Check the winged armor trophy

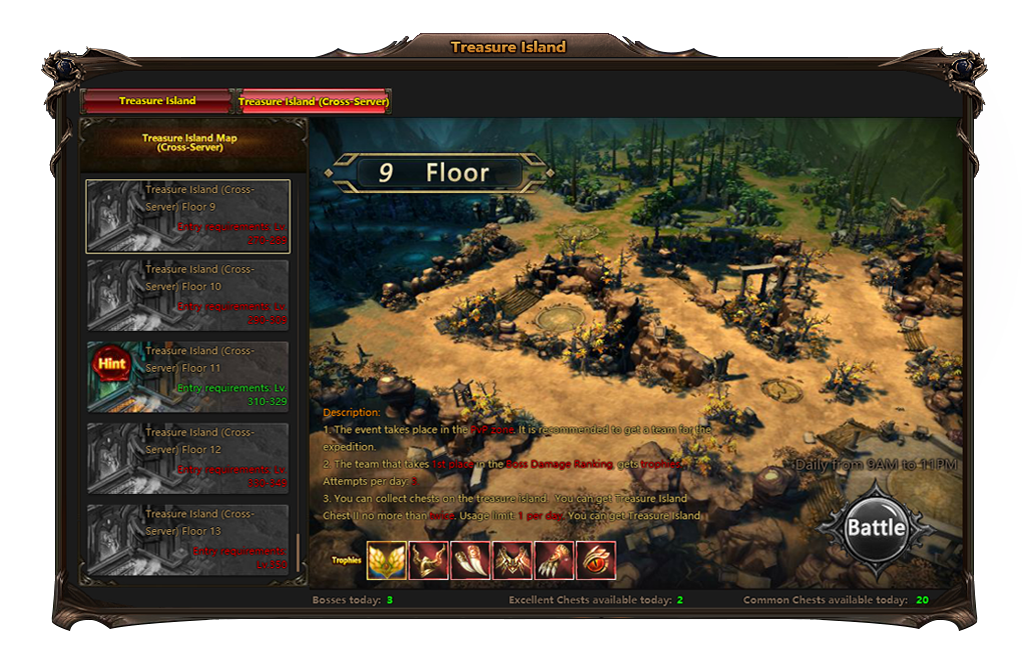(512, 560)
